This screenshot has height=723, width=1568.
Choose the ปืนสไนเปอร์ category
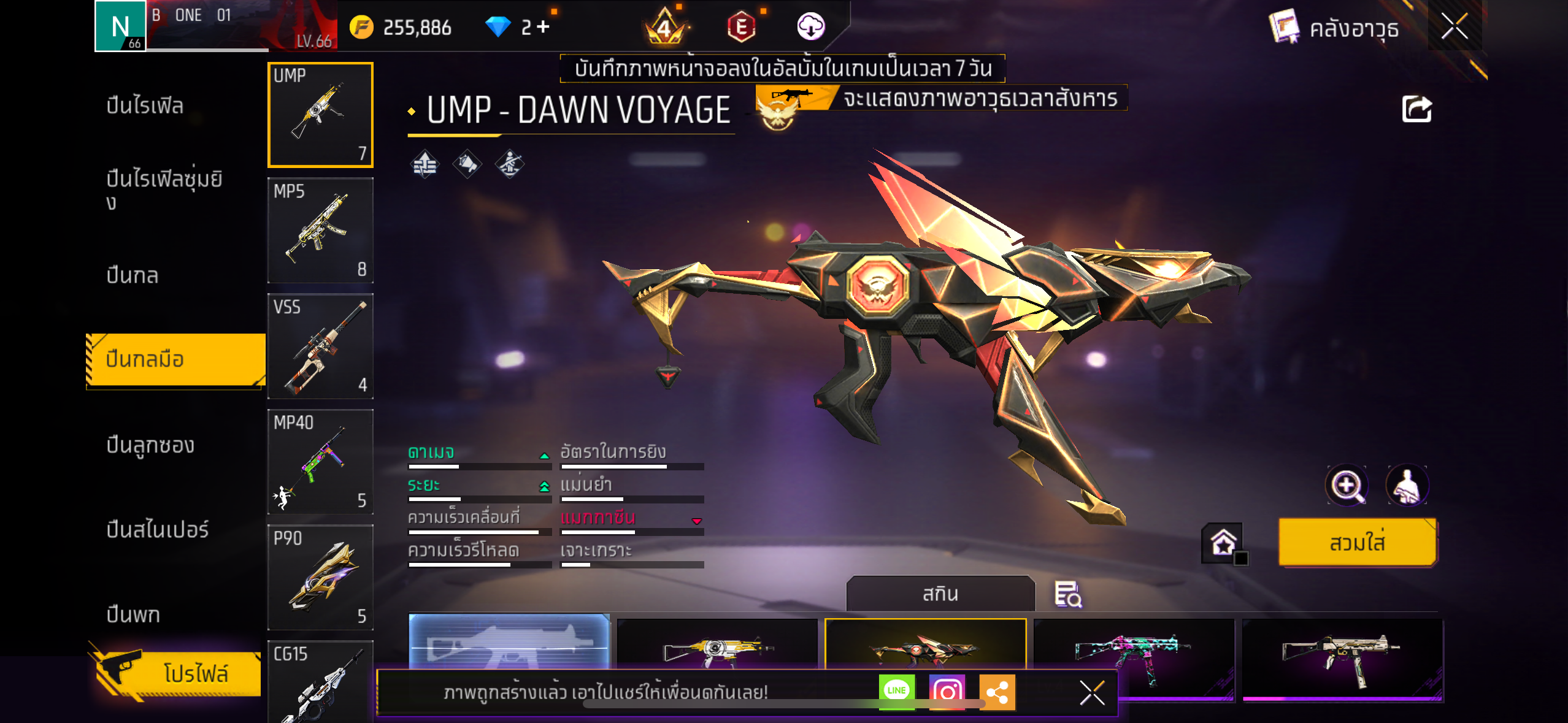pos(158,529)
